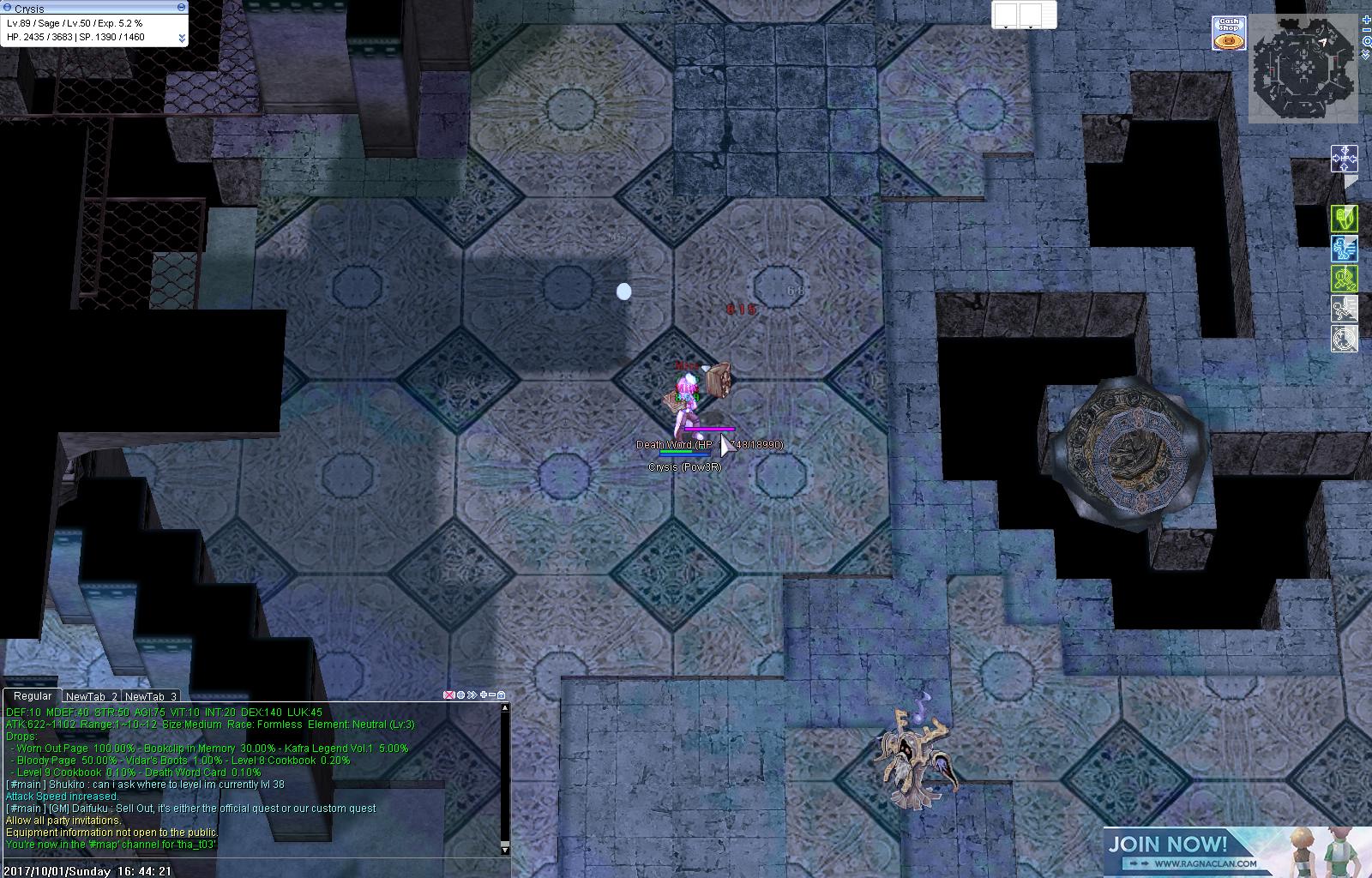Screen dimensions: 1372x878
Task: Click the blue buff status icon on the right
Action: pyautogui.click(x=1345, y=249)
